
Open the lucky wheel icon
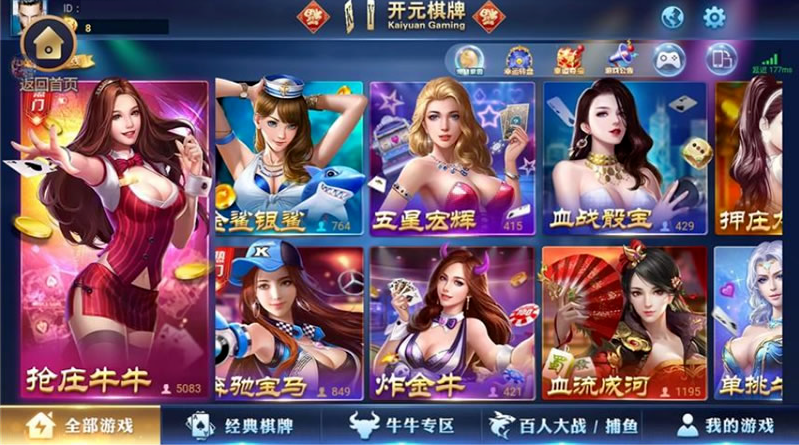[x=518, y=59]
